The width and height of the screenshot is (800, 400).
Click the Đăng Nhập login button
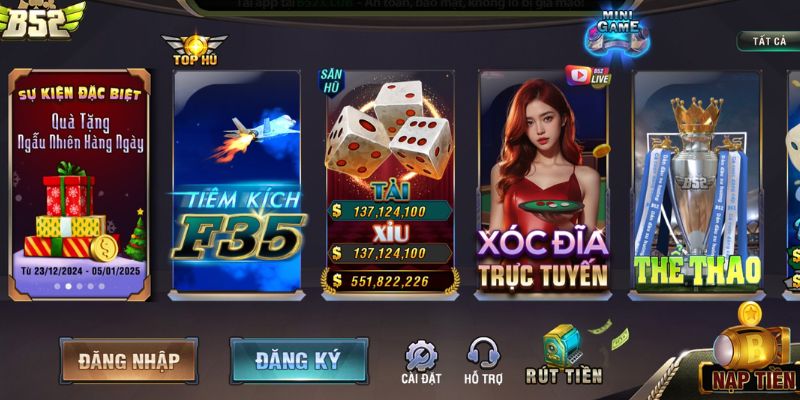click(129, 360)
